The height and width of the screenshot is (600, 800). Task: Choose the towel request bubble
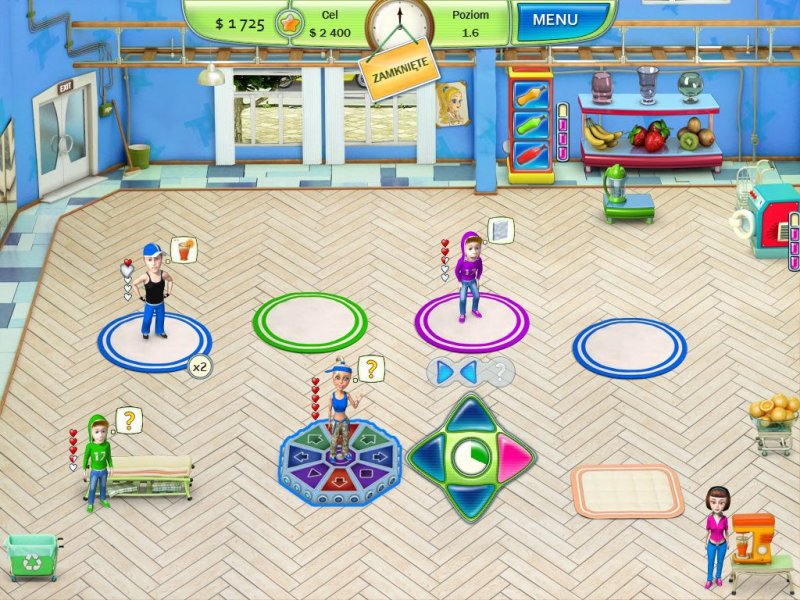point(500,230)
